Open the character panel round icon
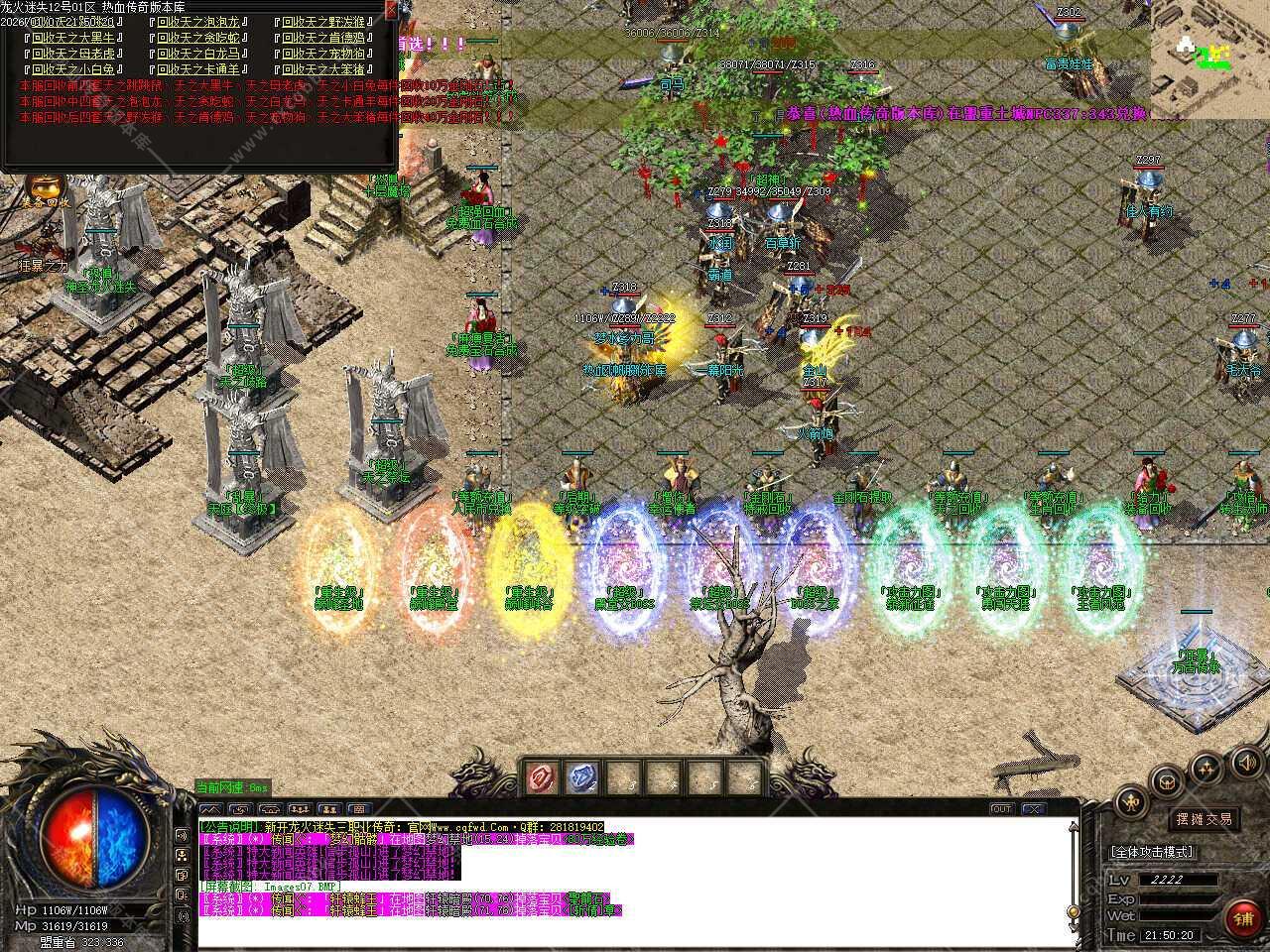The height and width of the screenshot is (952, 1270). pos(1131,801)
